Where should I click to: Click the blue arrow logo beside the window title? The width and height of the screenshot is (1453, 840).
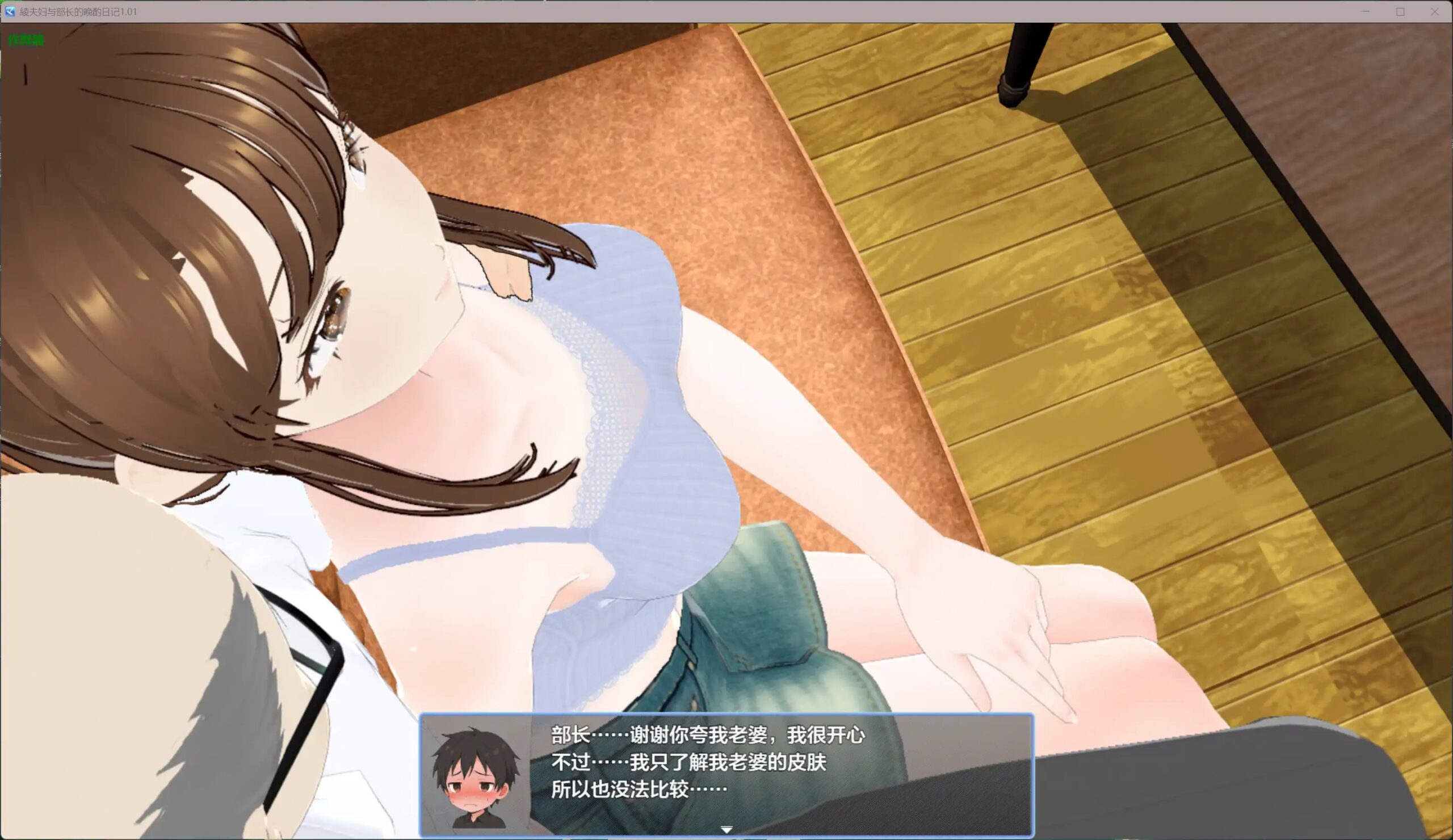(9, 11)
